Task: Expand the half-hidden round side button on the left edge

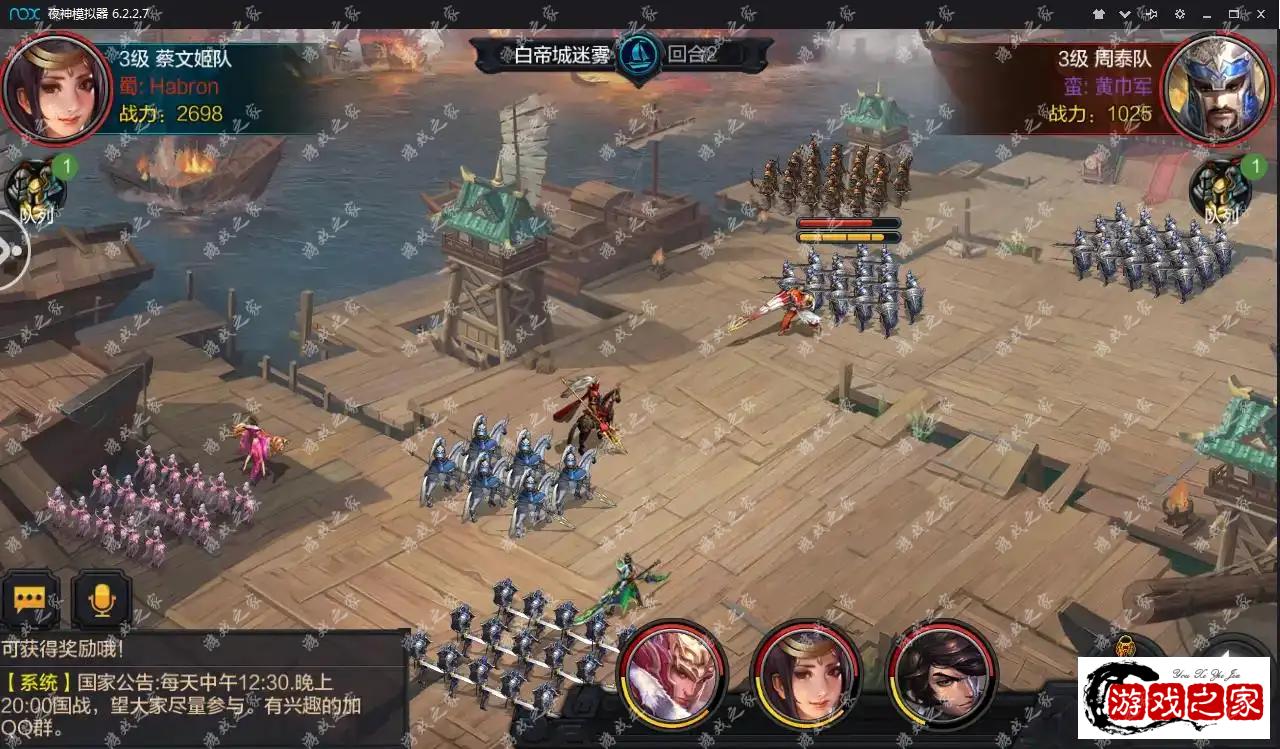Action: [12, 250]
